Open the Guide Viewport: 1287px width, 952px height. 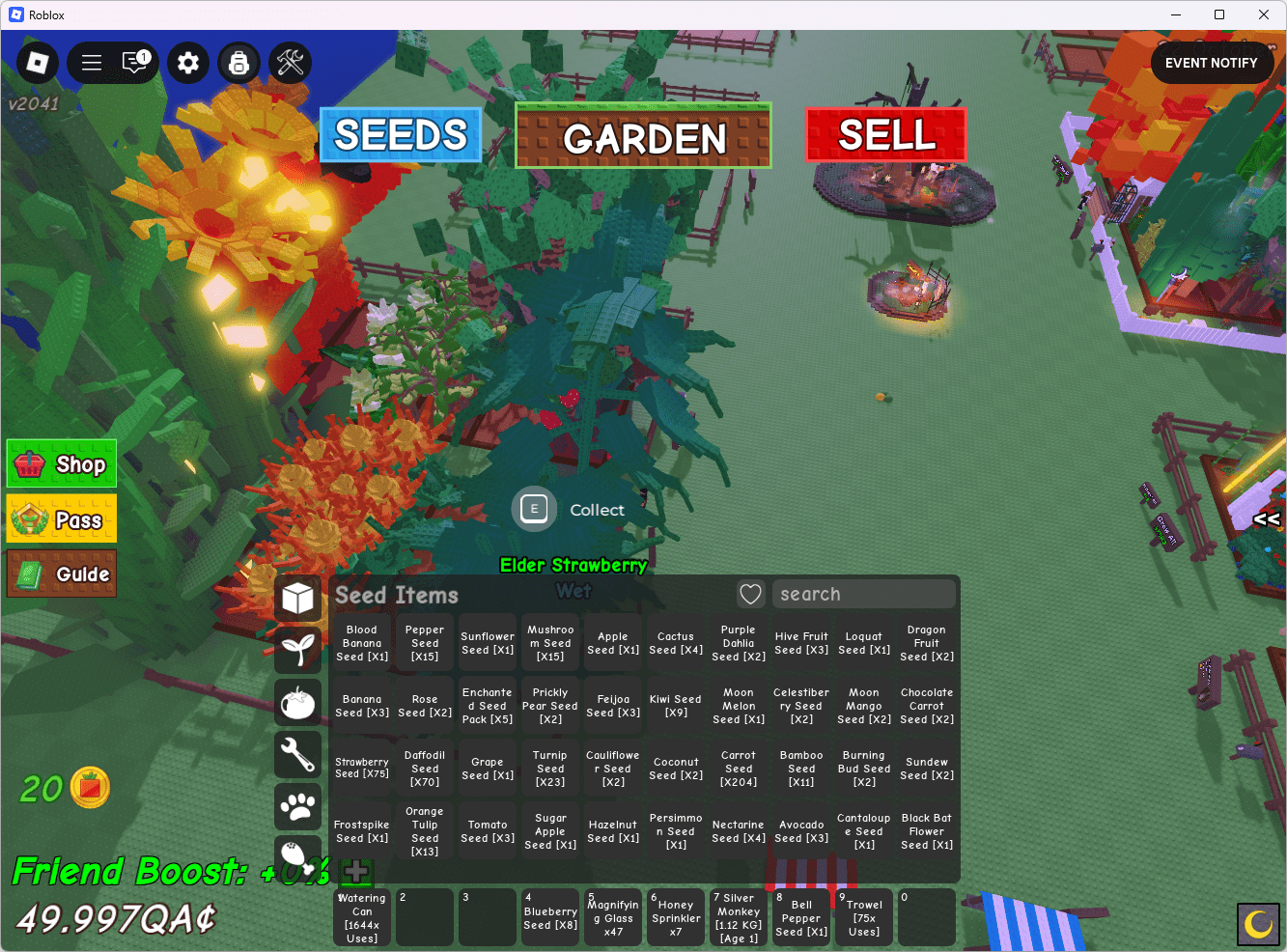pyautogui.click(x=61, y=574)
